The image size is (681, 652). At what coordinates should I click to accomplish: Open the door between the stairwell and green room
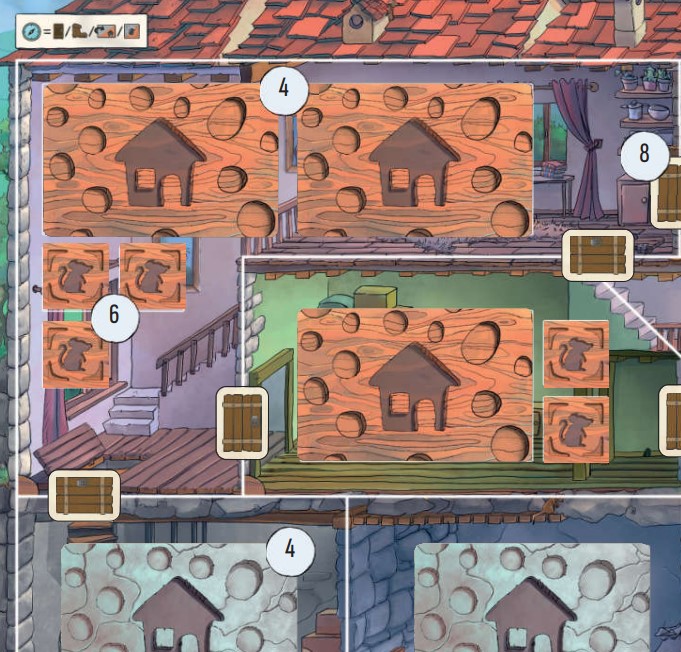coord(242,422)
